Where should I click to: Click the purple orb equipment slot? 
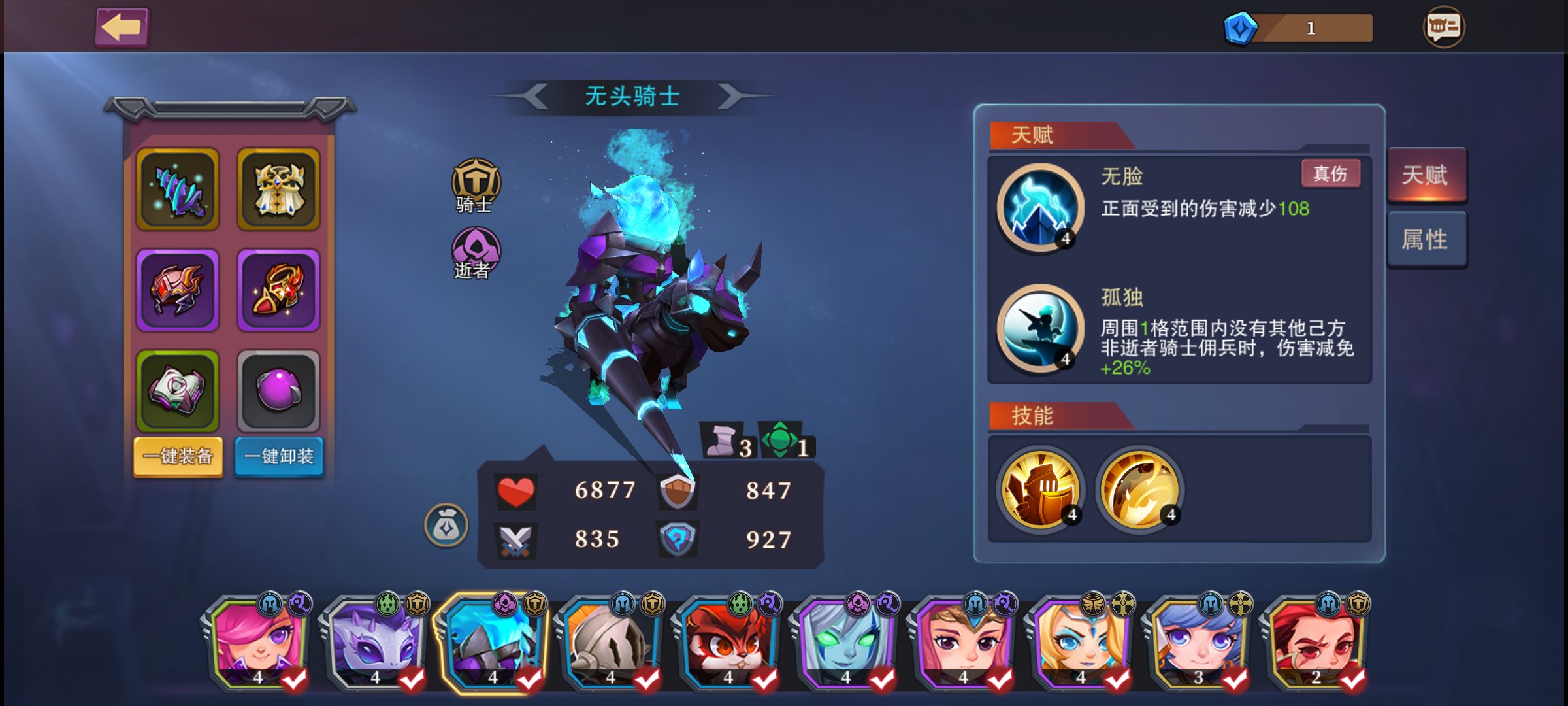pyautogui.click(x=278, y=391)
